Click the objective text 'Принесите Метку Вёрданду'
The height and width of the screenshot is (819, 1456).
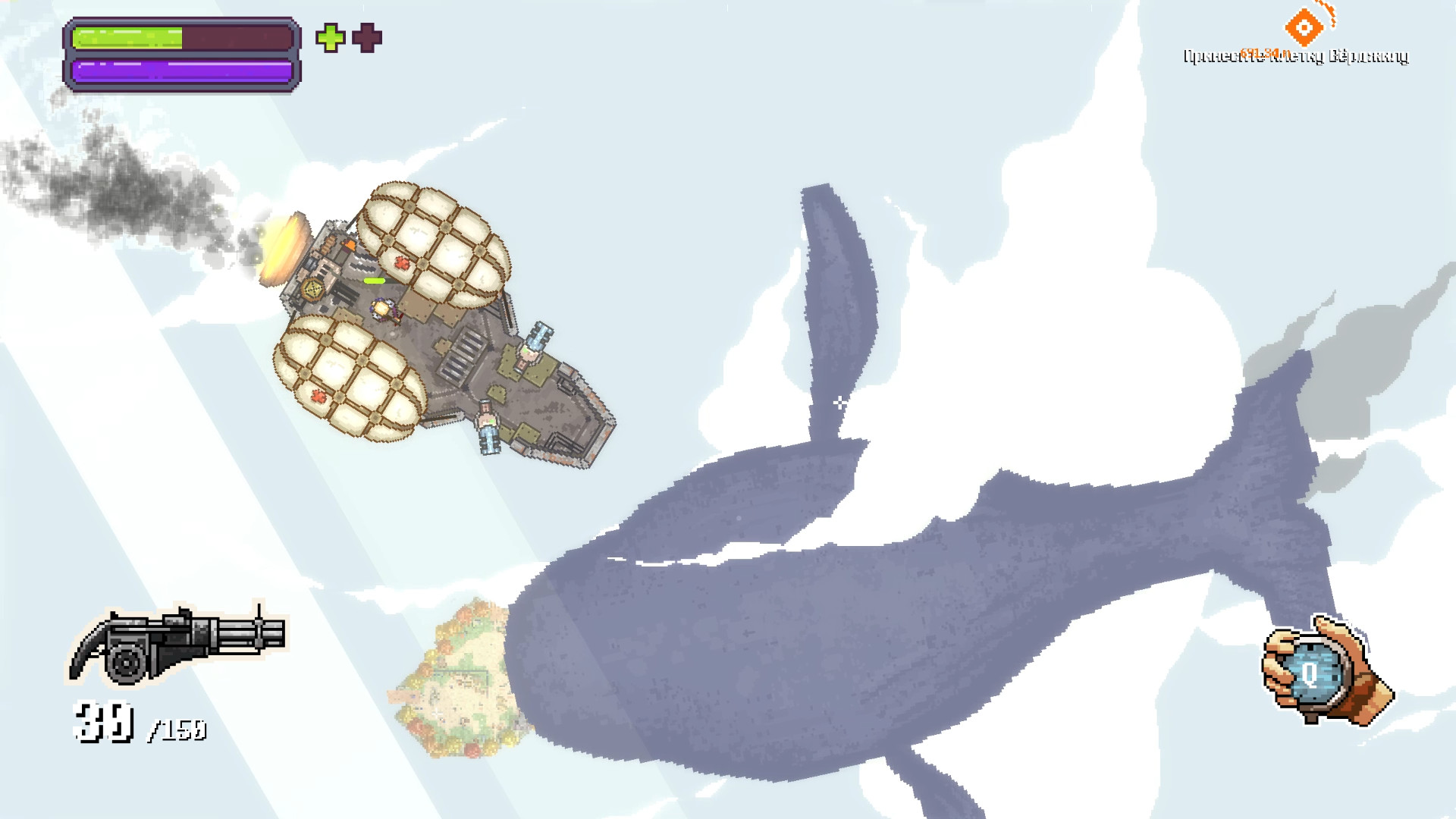click(1297, 55)
